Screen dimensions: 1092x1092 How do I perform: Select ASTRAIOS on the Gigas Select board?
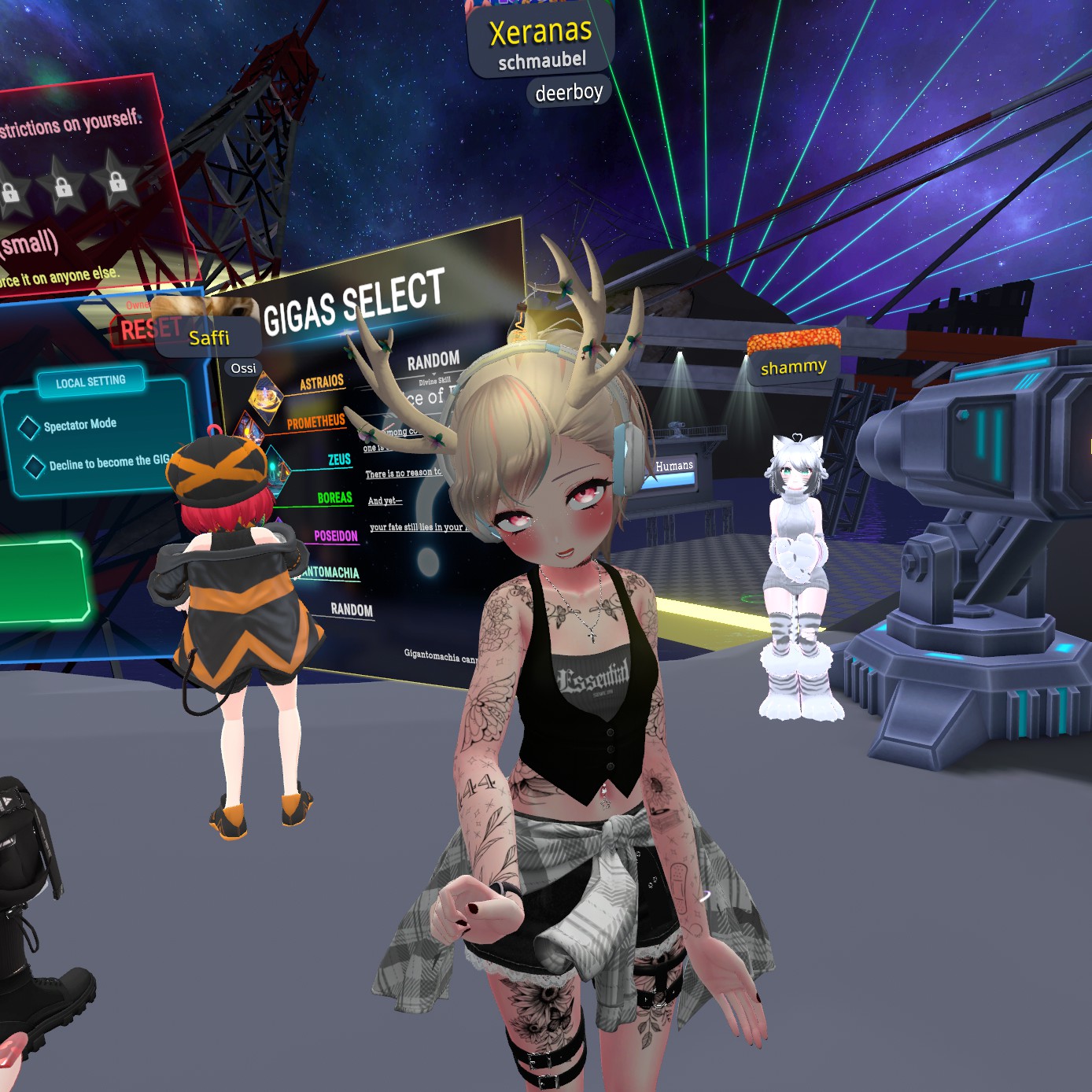(x=321, y=383)
